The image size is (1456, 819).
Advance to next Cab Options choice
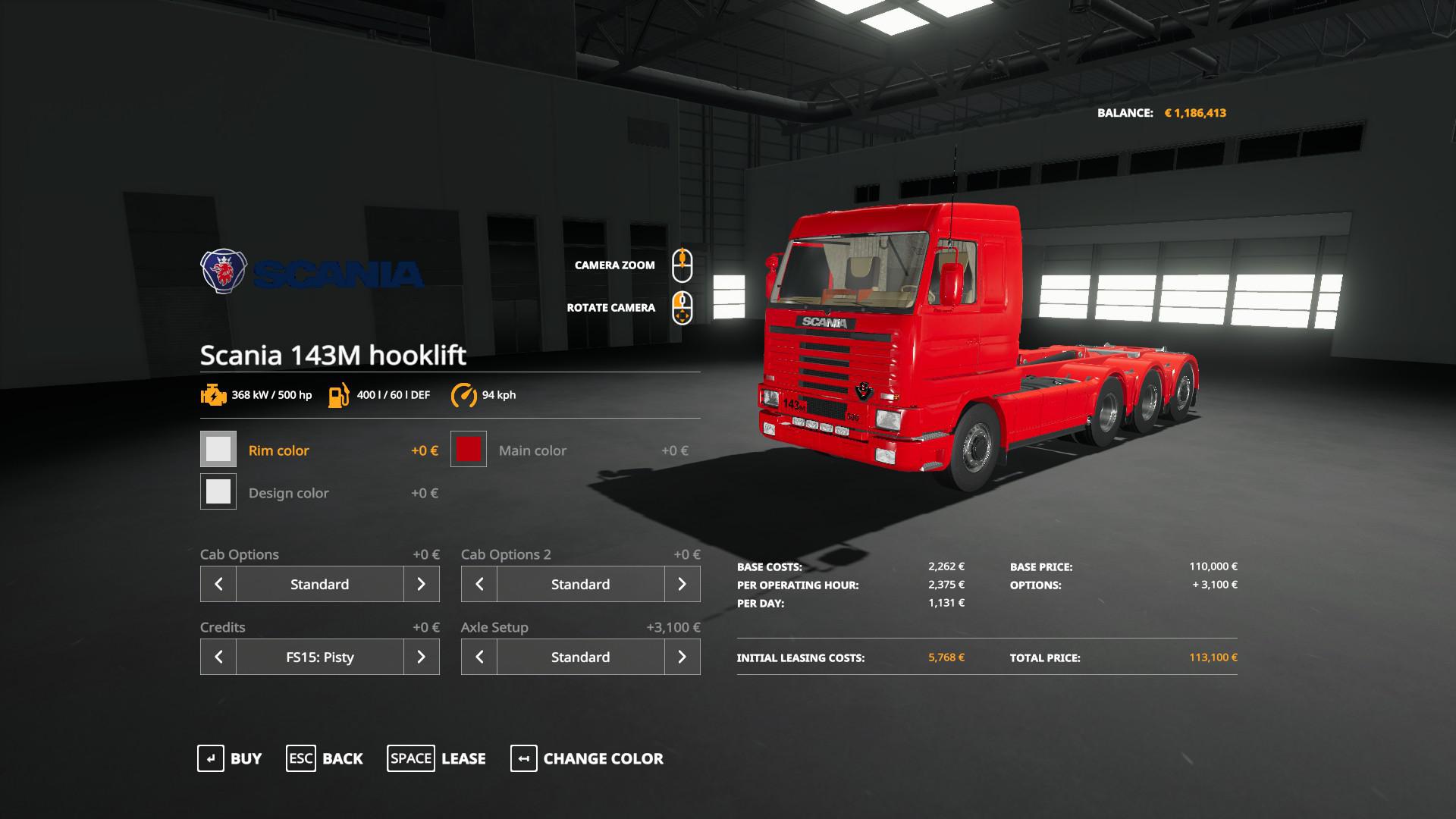[421, 584]
